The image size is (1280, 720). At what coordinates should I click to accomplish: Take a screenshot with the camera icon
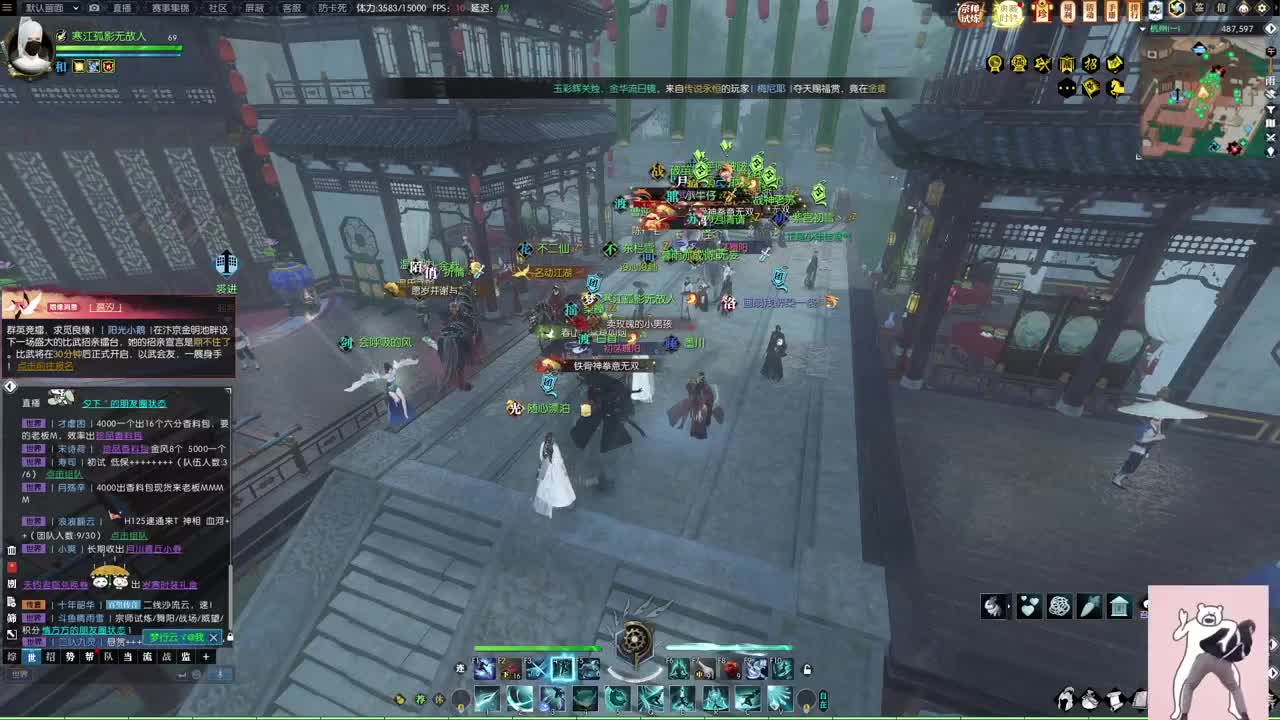pos(94,7)
